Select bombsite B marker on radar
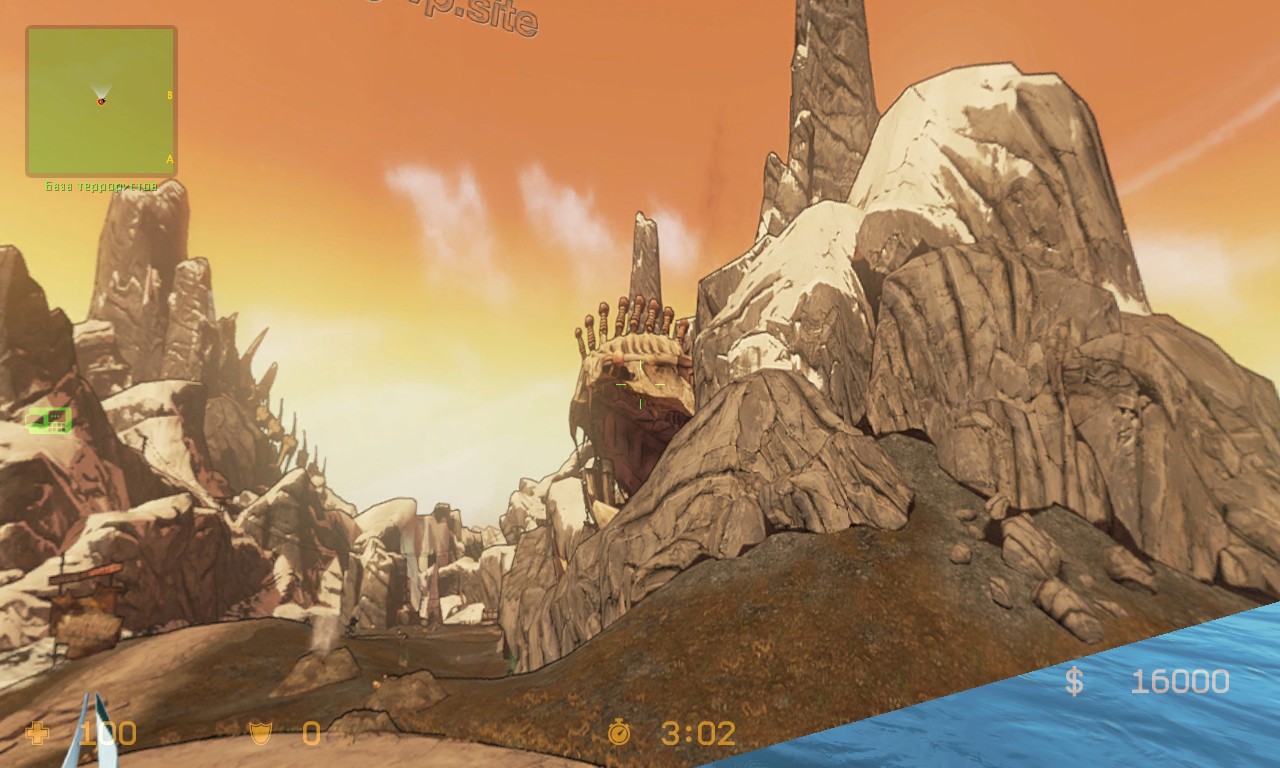 point(169,96)
